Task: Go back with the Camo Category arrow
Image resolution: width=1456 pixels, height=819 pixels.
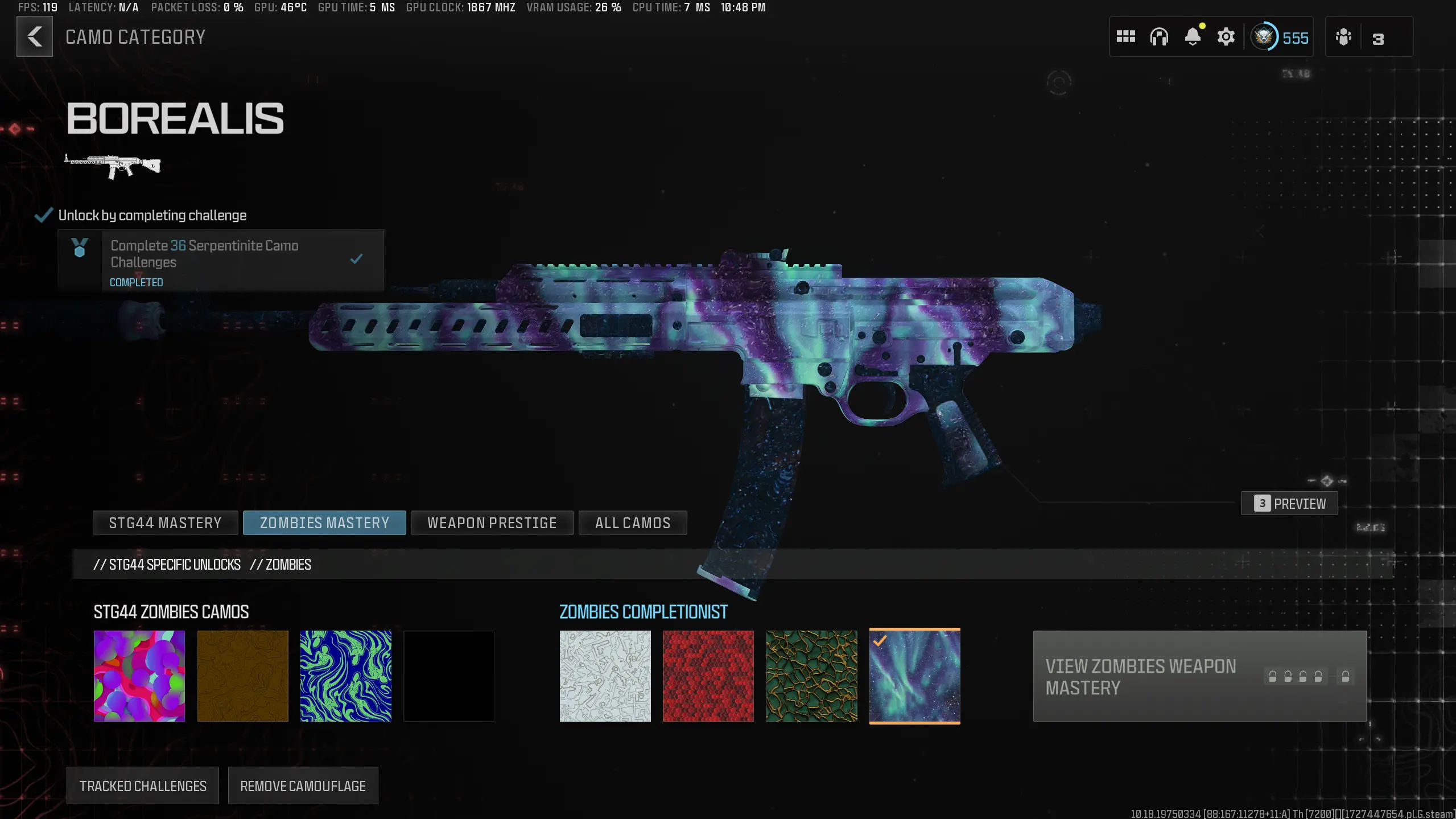Action: pyautogui.click(x=35, y=36)
